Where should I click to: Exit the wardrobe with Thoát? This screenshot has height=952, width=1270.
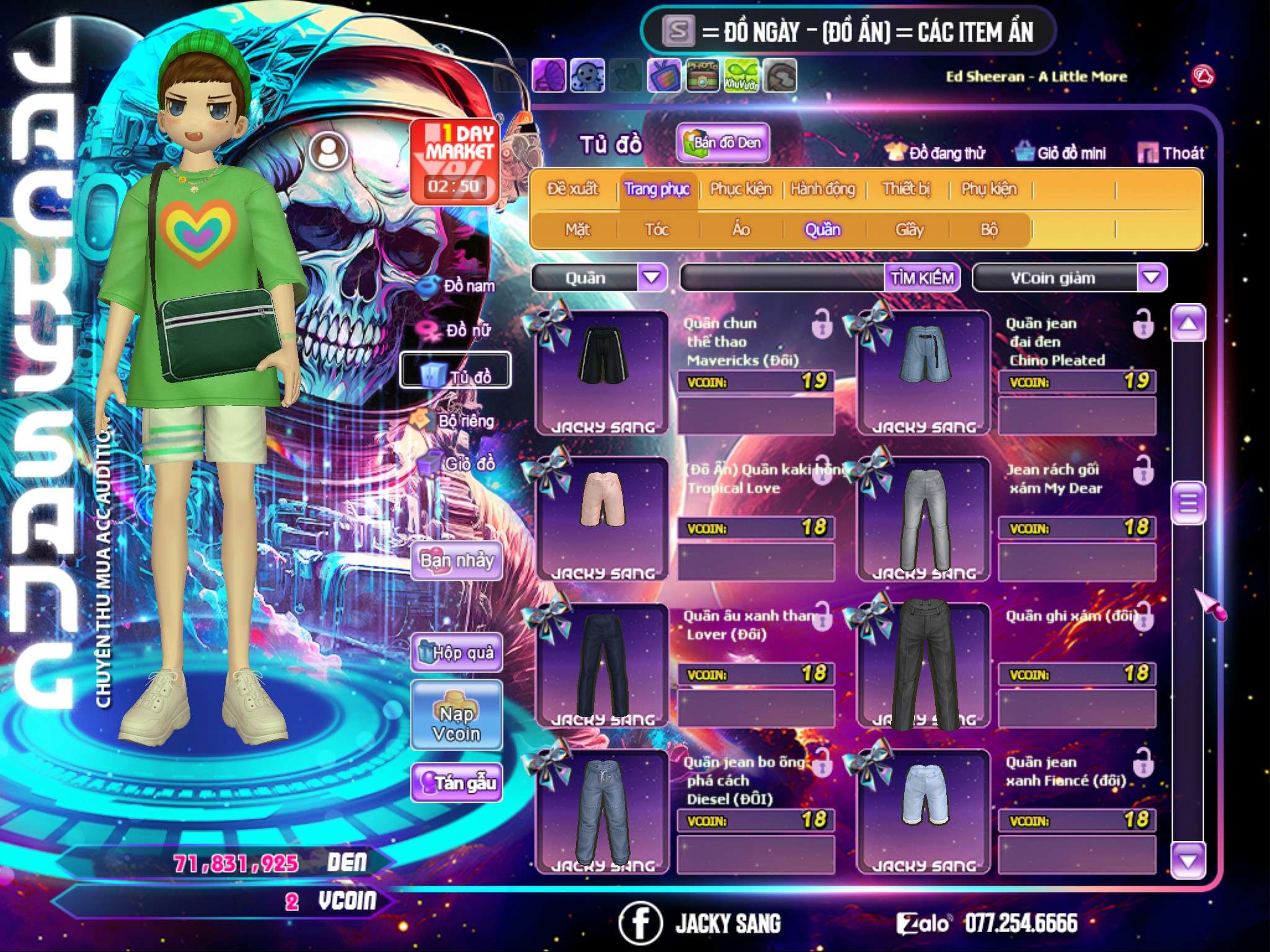pyautogui.click(x=1171, y=153)
